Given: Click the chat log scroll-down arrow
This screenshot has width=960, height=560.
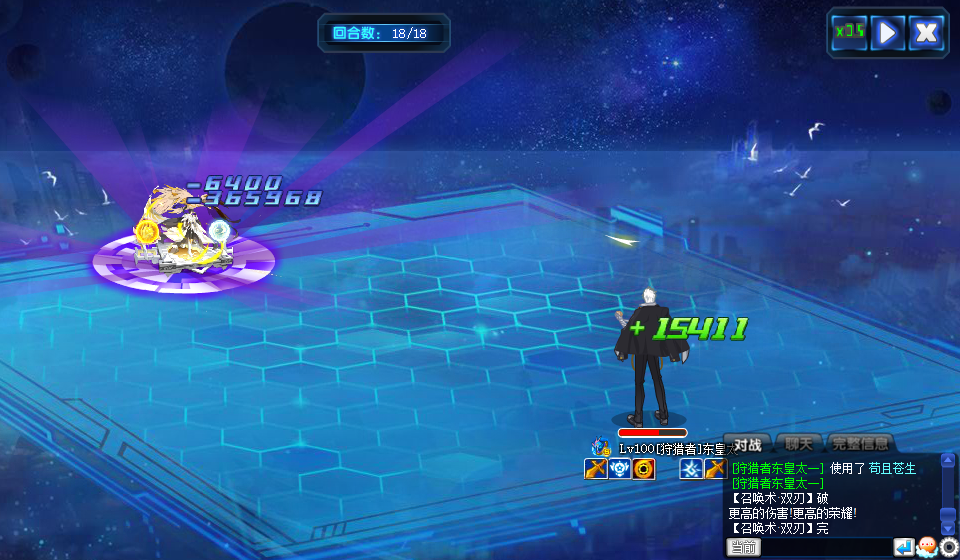Looking at the screenshot, I should [948, 528].
